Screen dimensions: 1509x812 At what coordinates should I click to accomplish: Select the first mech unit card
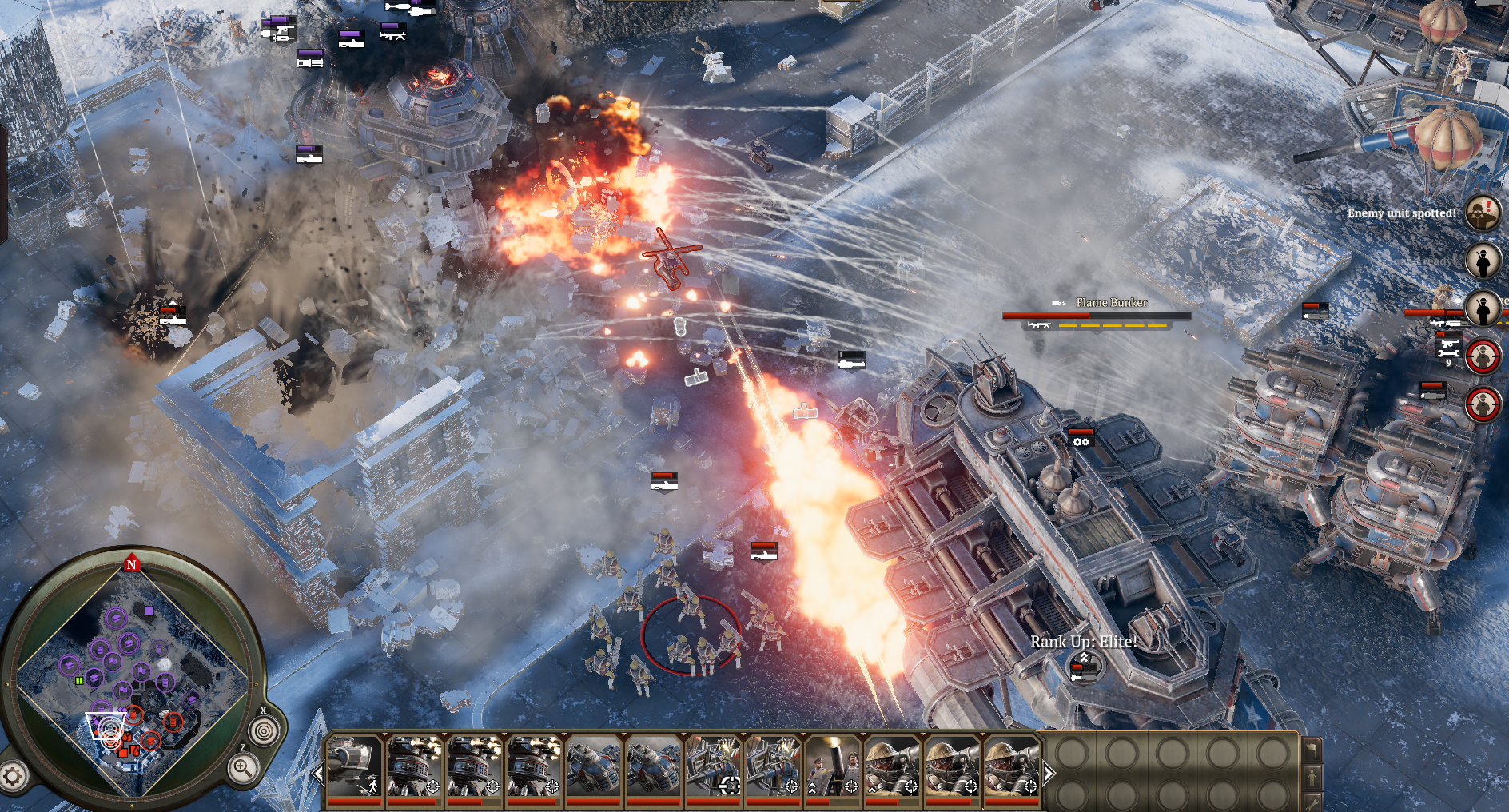(x=354, y=767)
